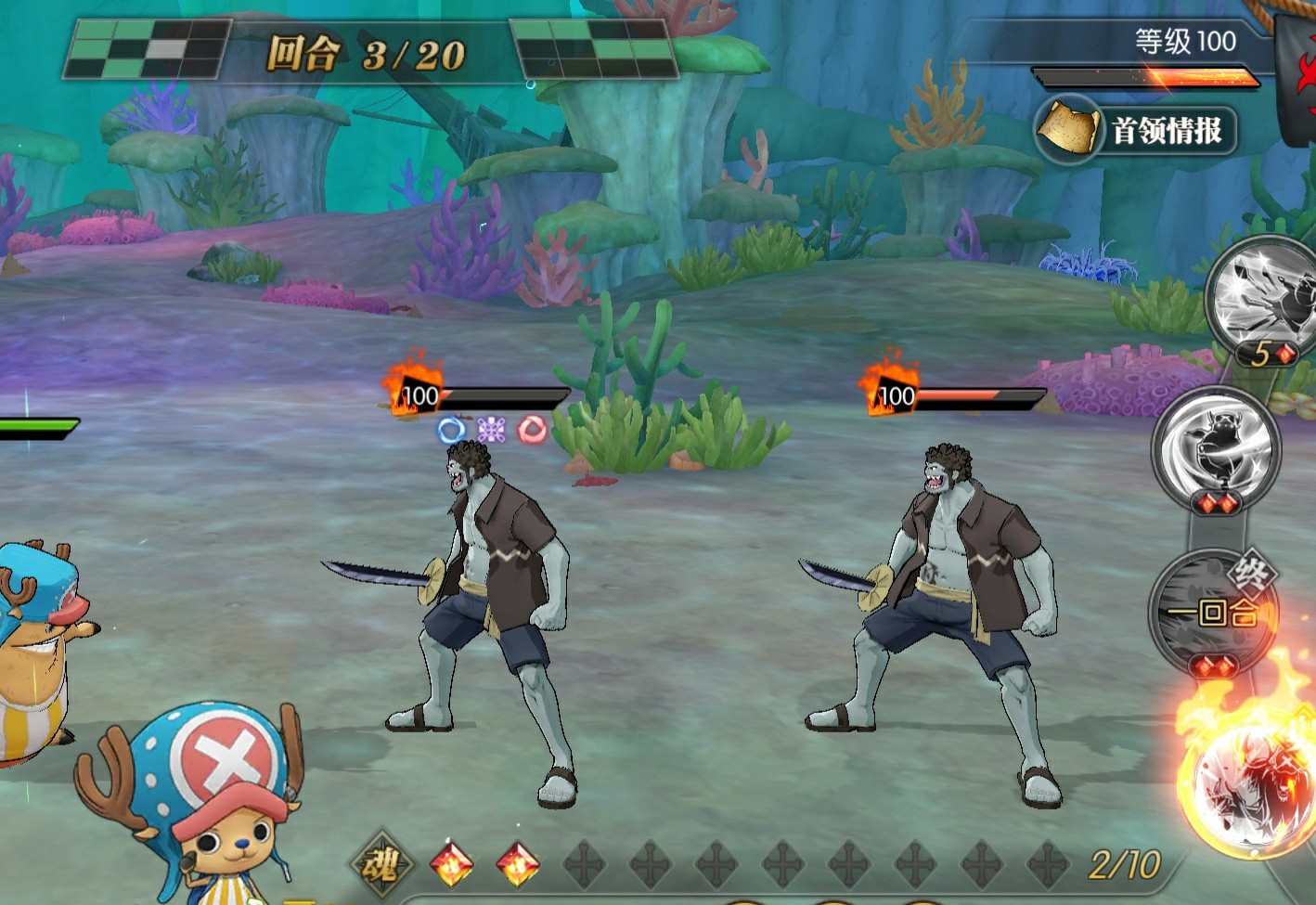Image resolution: width=1316 pixels, height=905 pixels.
Task: Trigger the 终 ultimate skill icon
Action: (1214, 611)
